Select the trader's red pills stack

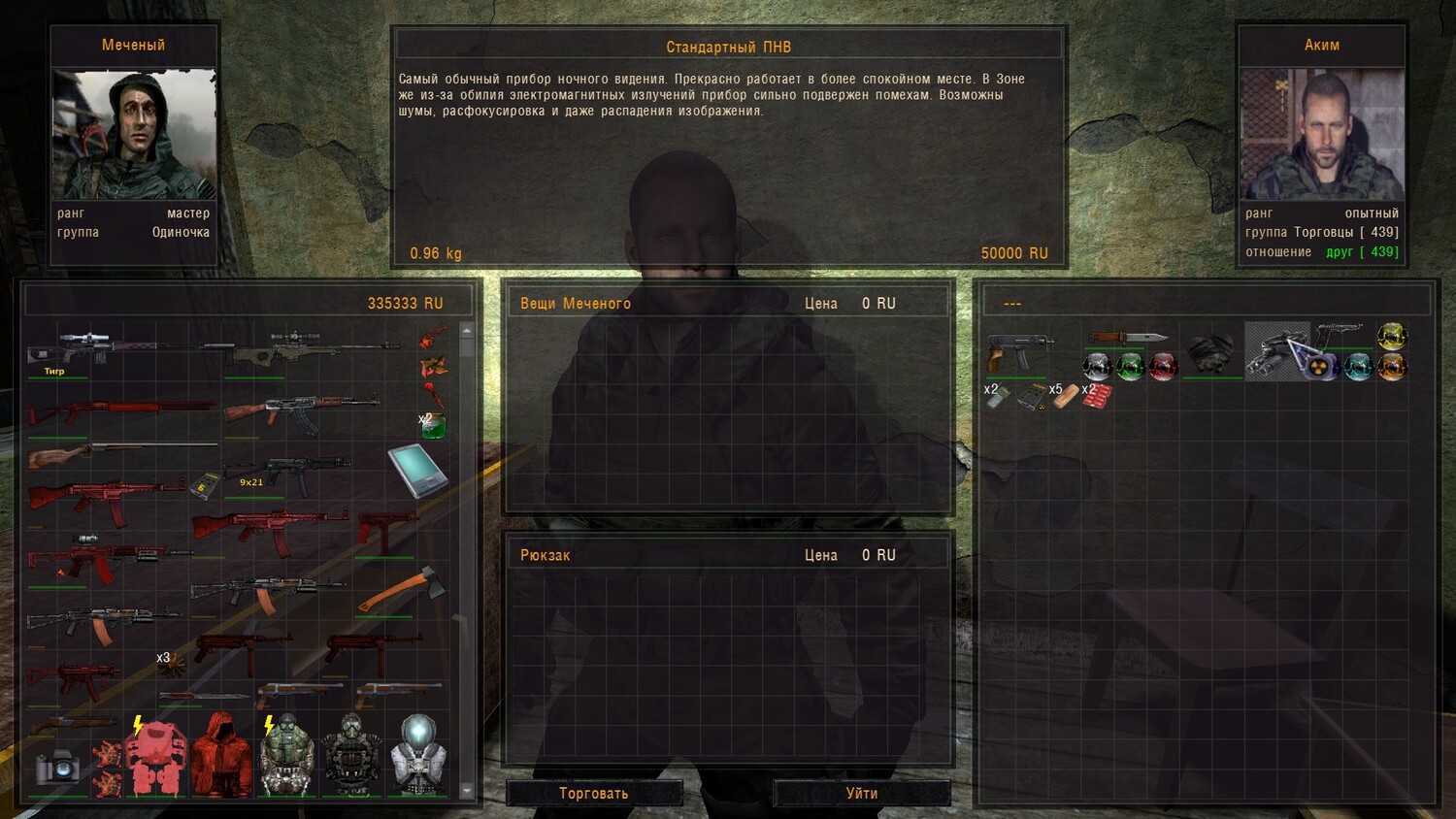click(x=1097, y=395)
